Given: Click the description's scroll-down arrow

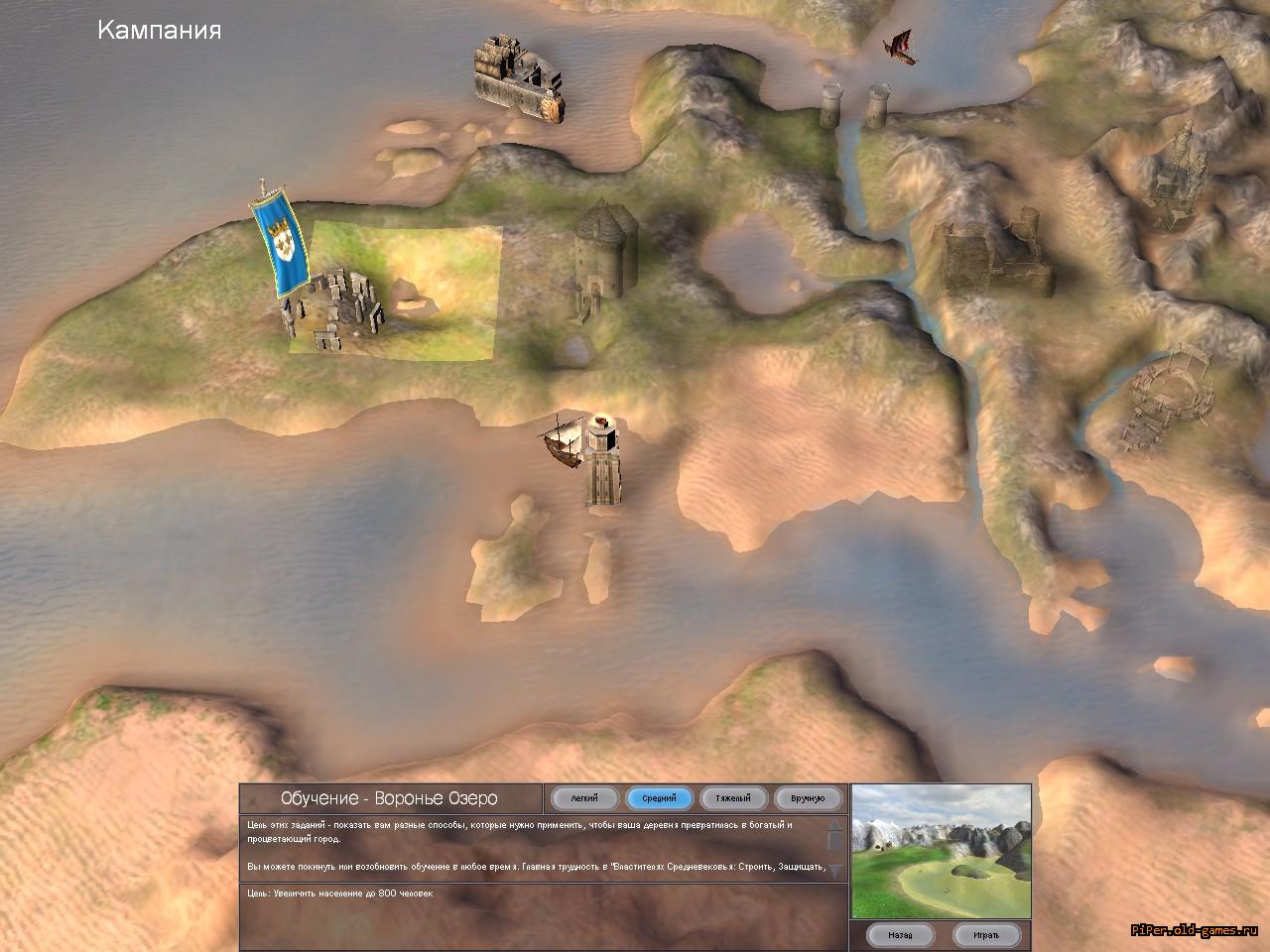Looking at the screenshot, I should click(x=835, y=870).
